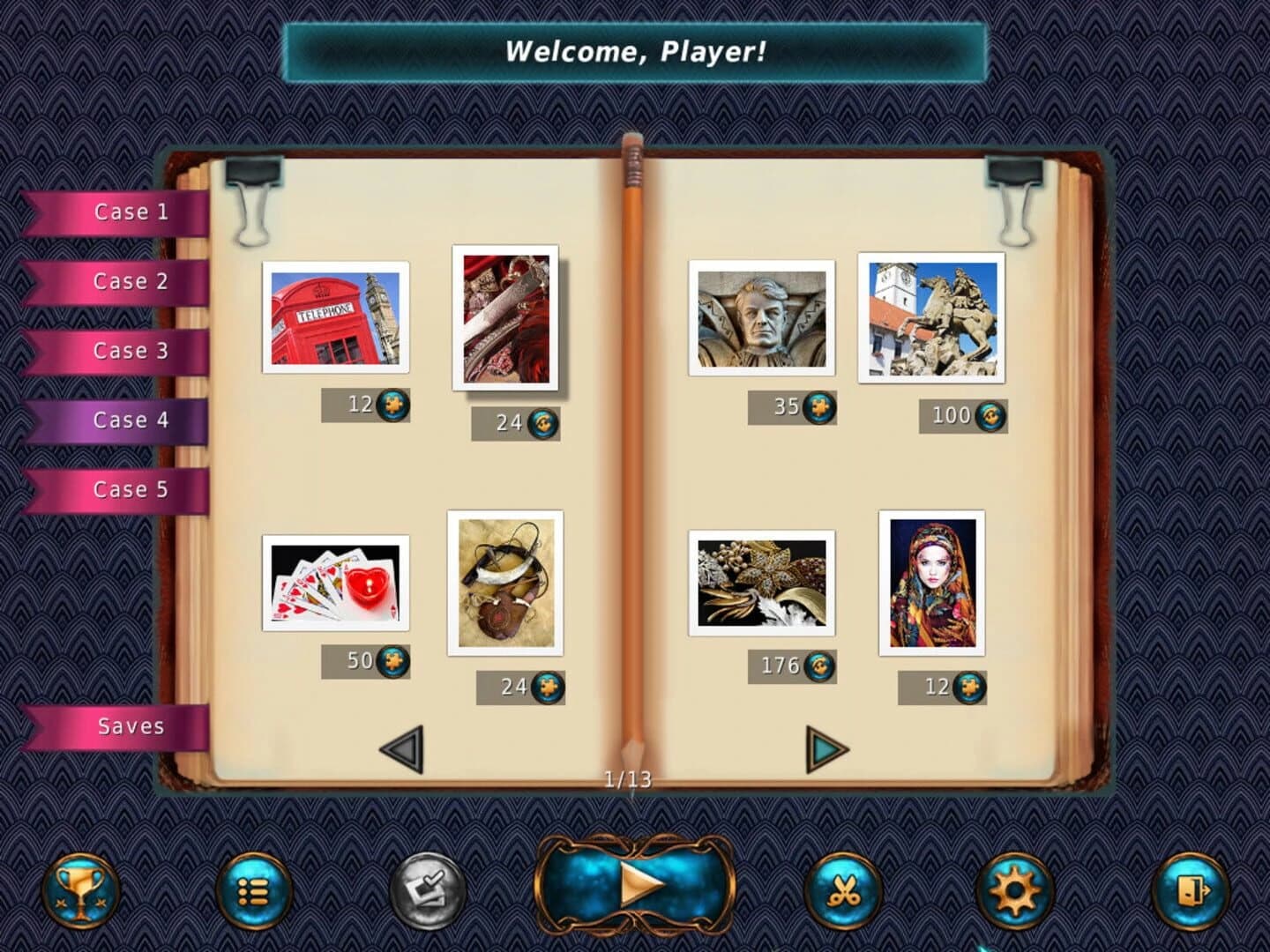
Task: Select the red telephone booth puzzle
Action: (x=333, y=319)
